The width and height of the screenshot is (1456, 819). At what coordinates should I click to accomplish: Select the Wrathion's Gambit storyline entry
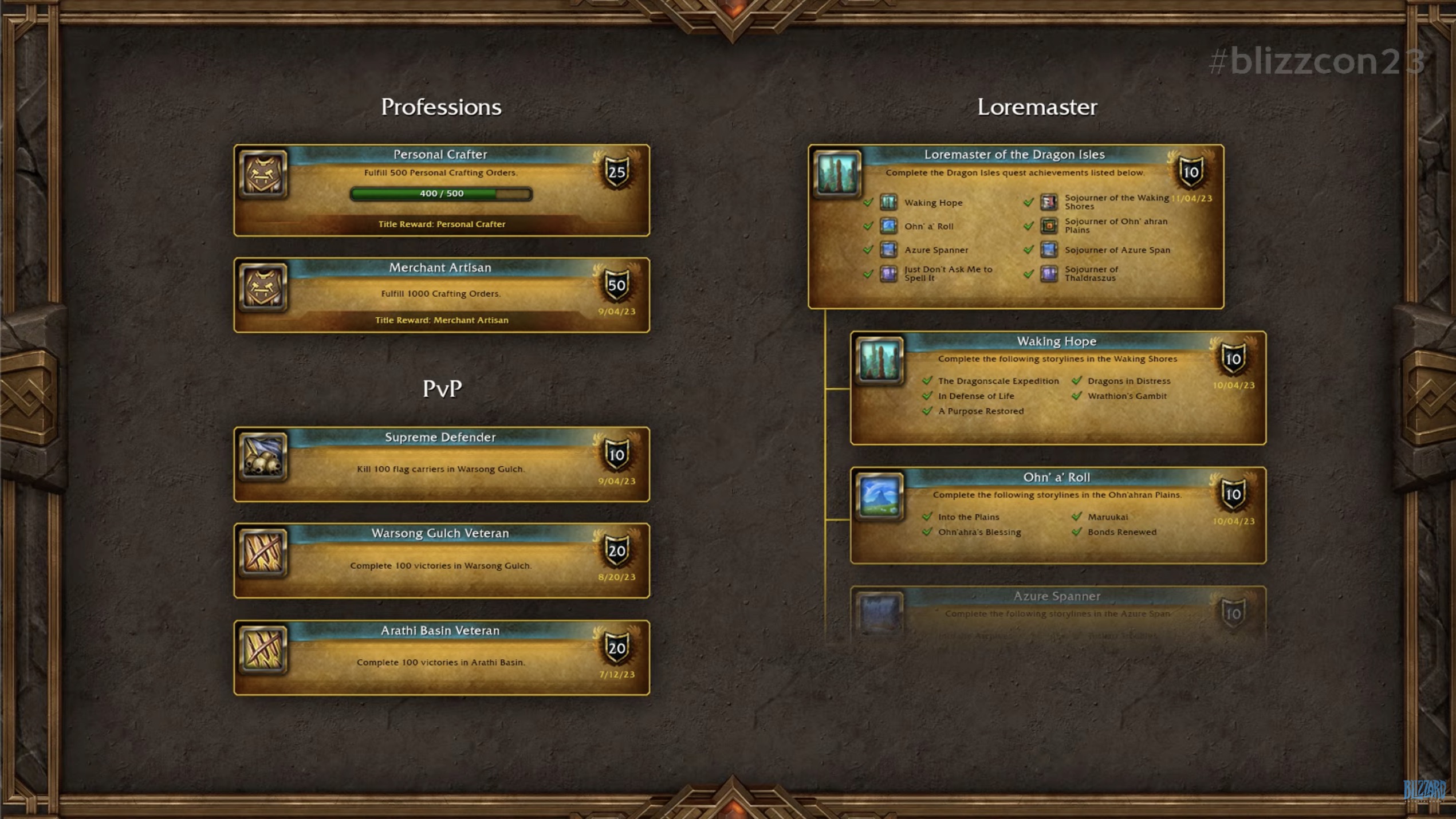[1127, 396]
